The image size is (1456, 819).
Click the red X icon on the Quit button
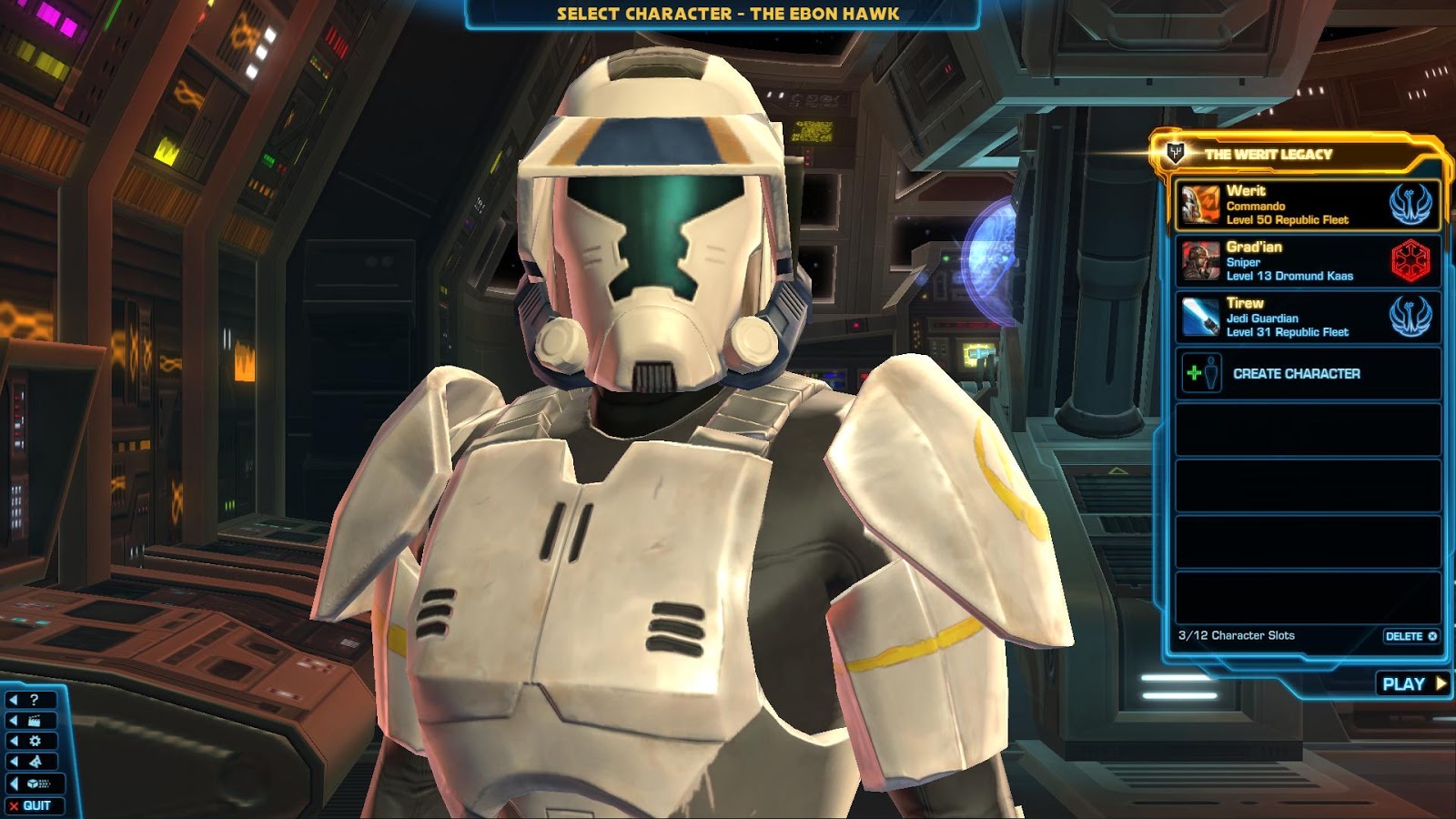14,804
